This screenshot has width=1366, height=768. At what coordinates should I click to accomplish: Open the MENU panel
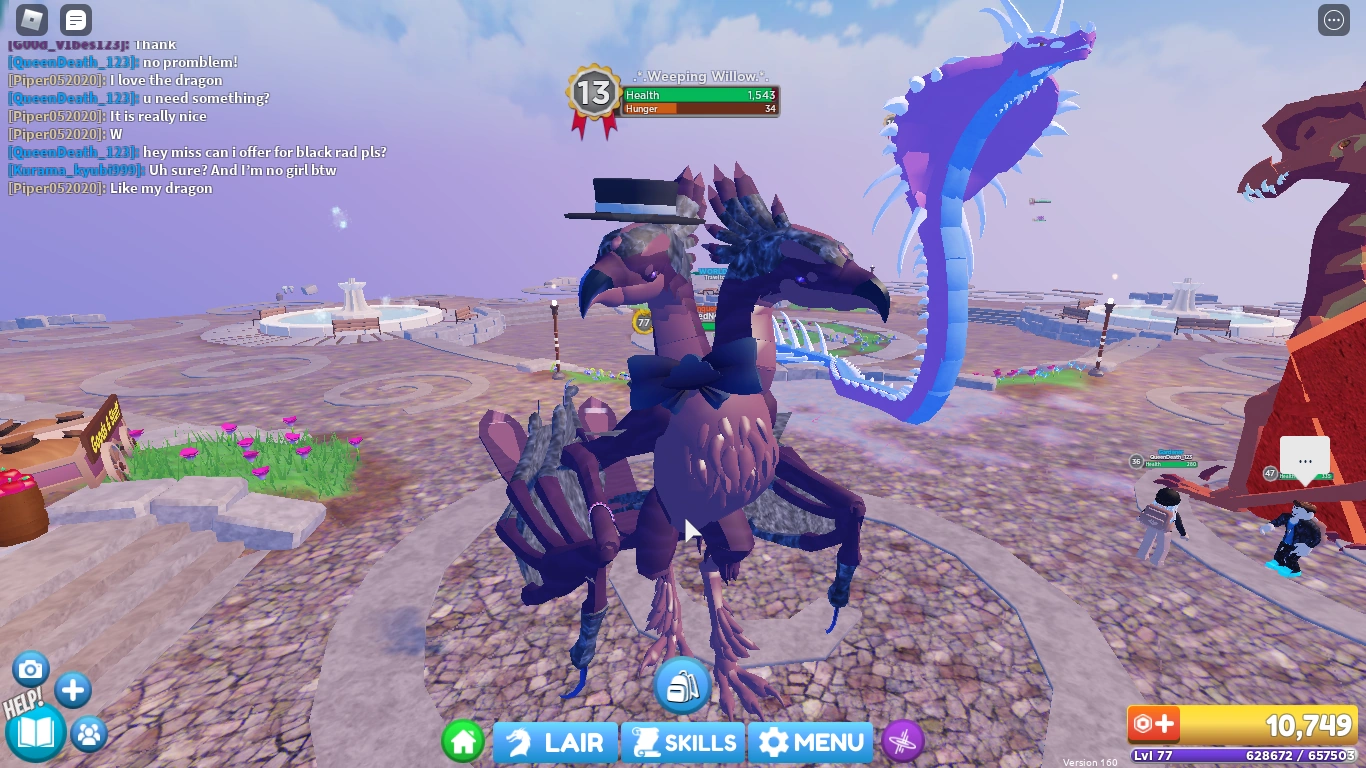pos(810,742)
